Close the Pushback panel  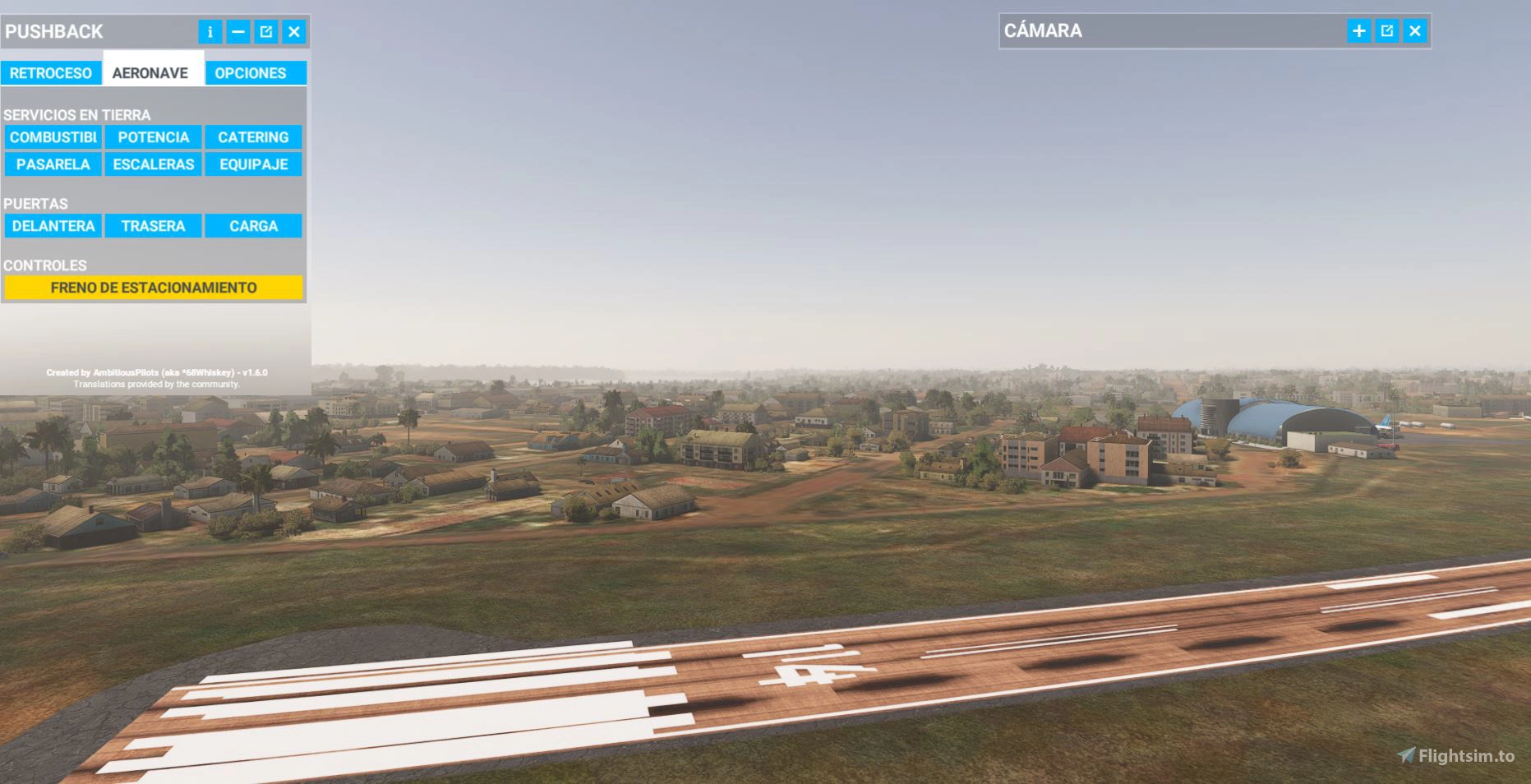294,32
